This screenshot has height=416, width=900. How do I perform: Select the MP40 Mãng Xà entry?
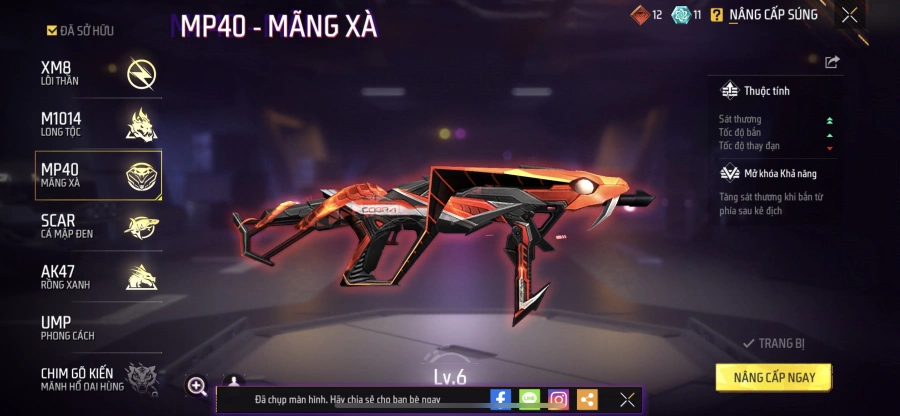tap(98, 176)
